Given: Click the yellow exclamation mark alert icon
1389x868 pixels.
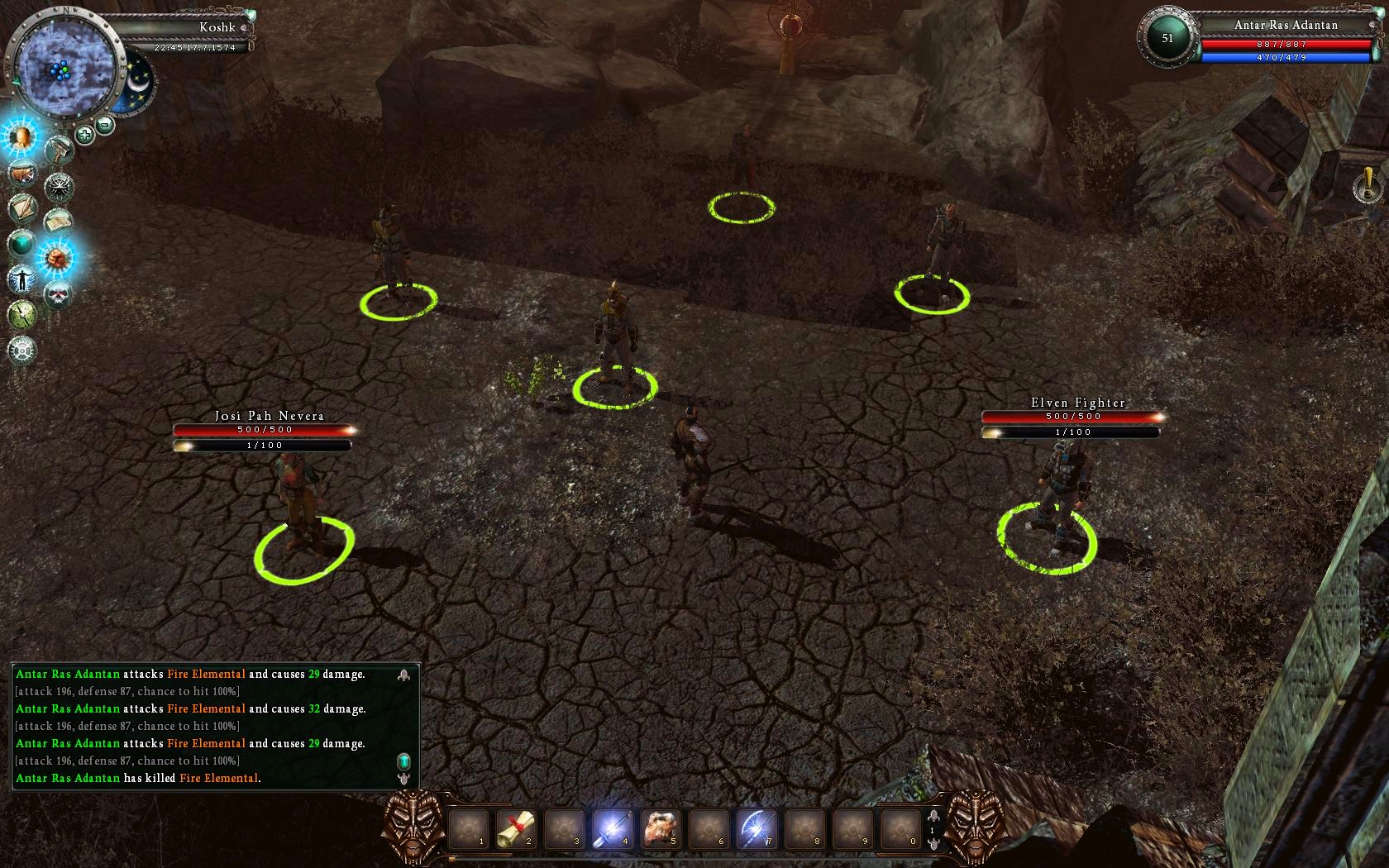Looking at the screenshot, I should click(x=1368, y=185).
